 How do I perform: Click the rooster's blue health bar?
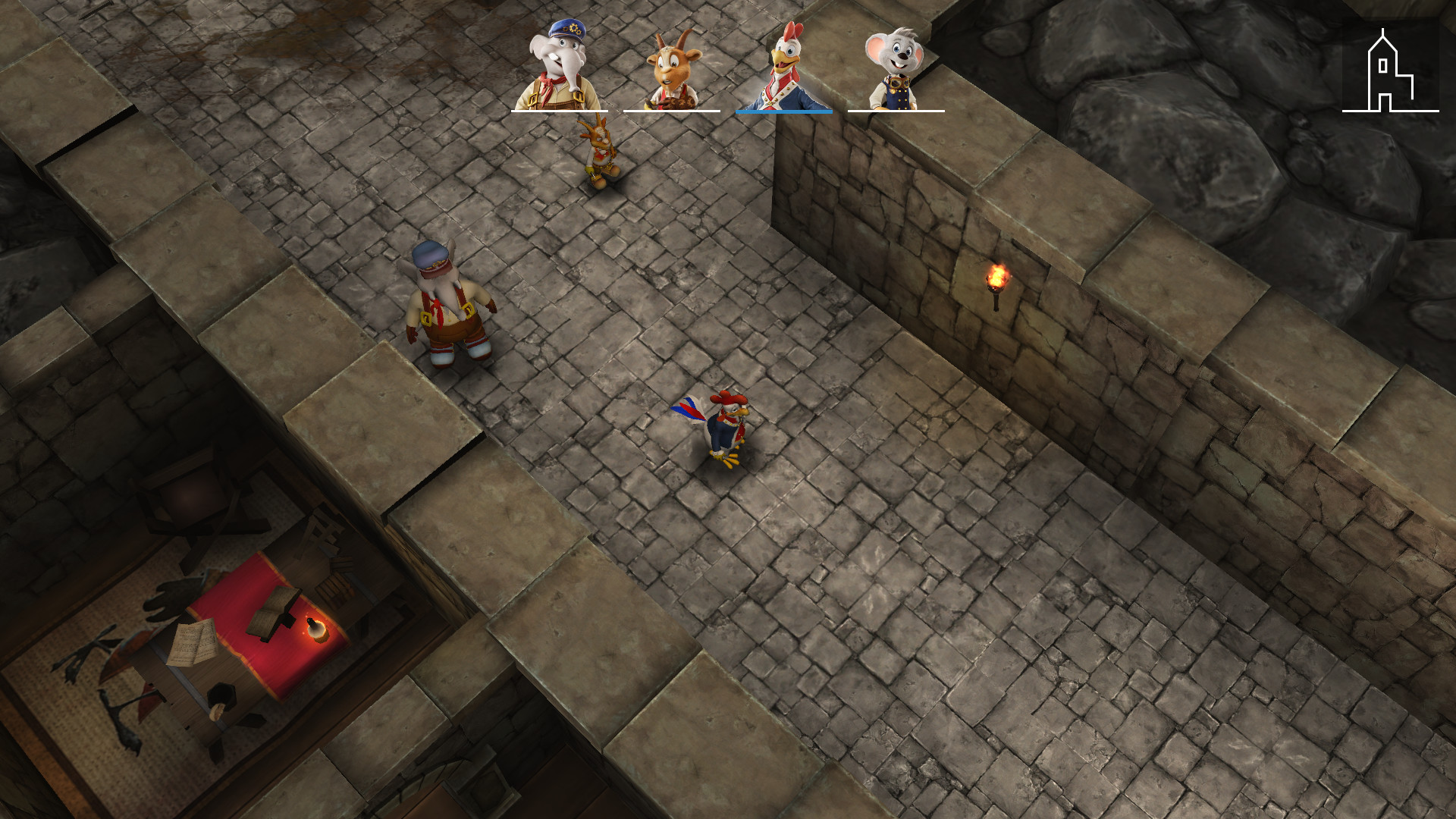783,111
